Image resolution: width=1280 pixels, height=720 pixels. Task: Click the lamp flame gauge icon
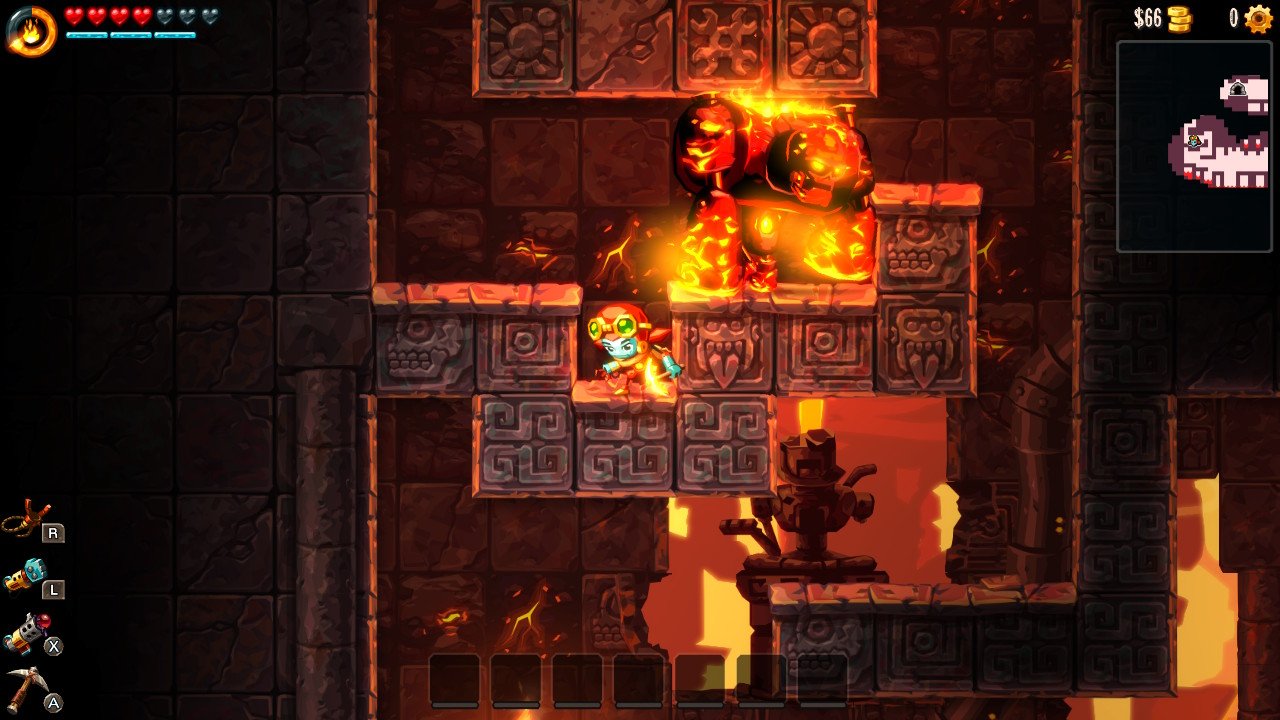[31, 30]
